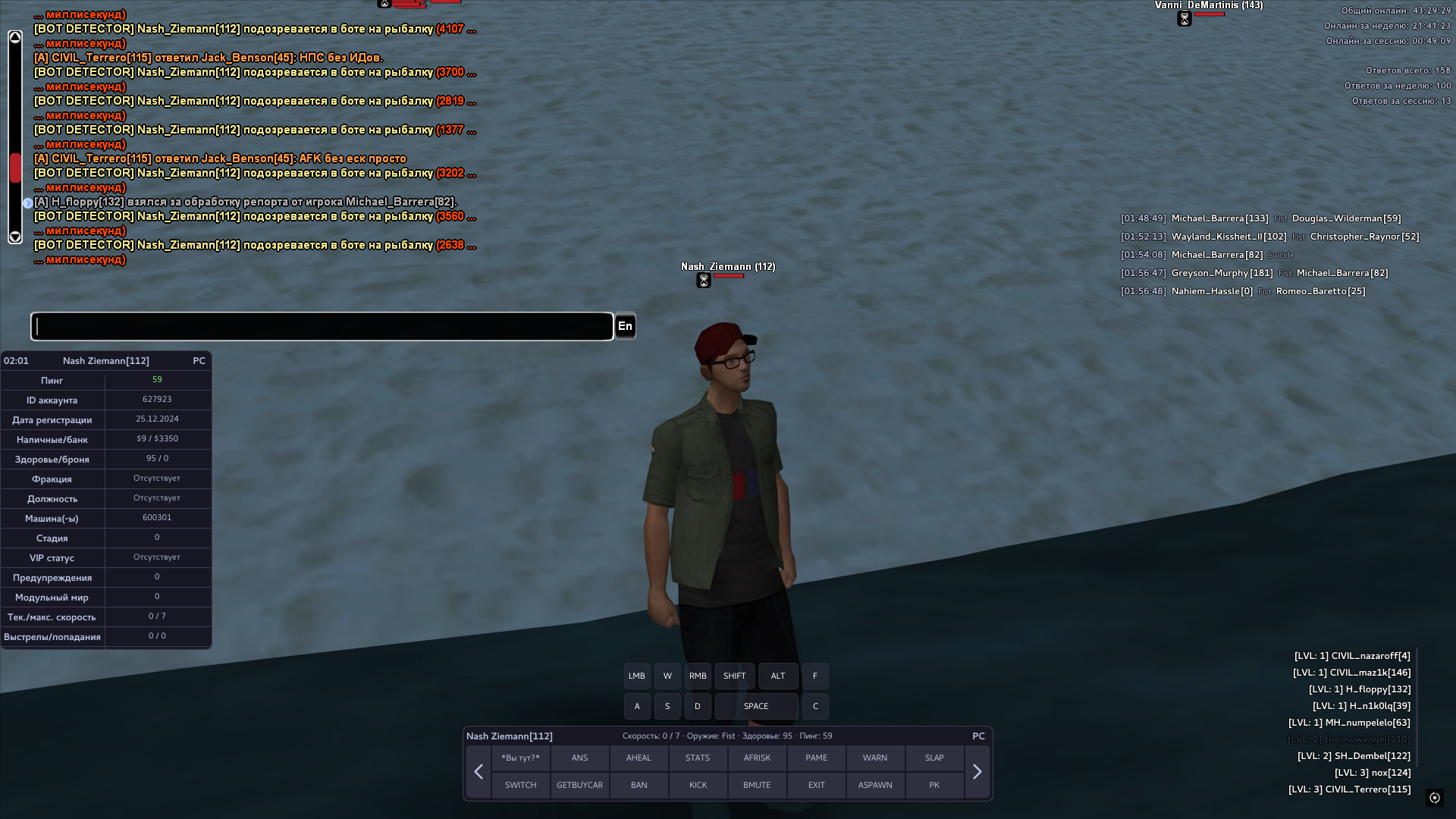The image size is (1456, 819).
Task: Send the "Вы тут?" prompt
Action: tap(520, 758)
